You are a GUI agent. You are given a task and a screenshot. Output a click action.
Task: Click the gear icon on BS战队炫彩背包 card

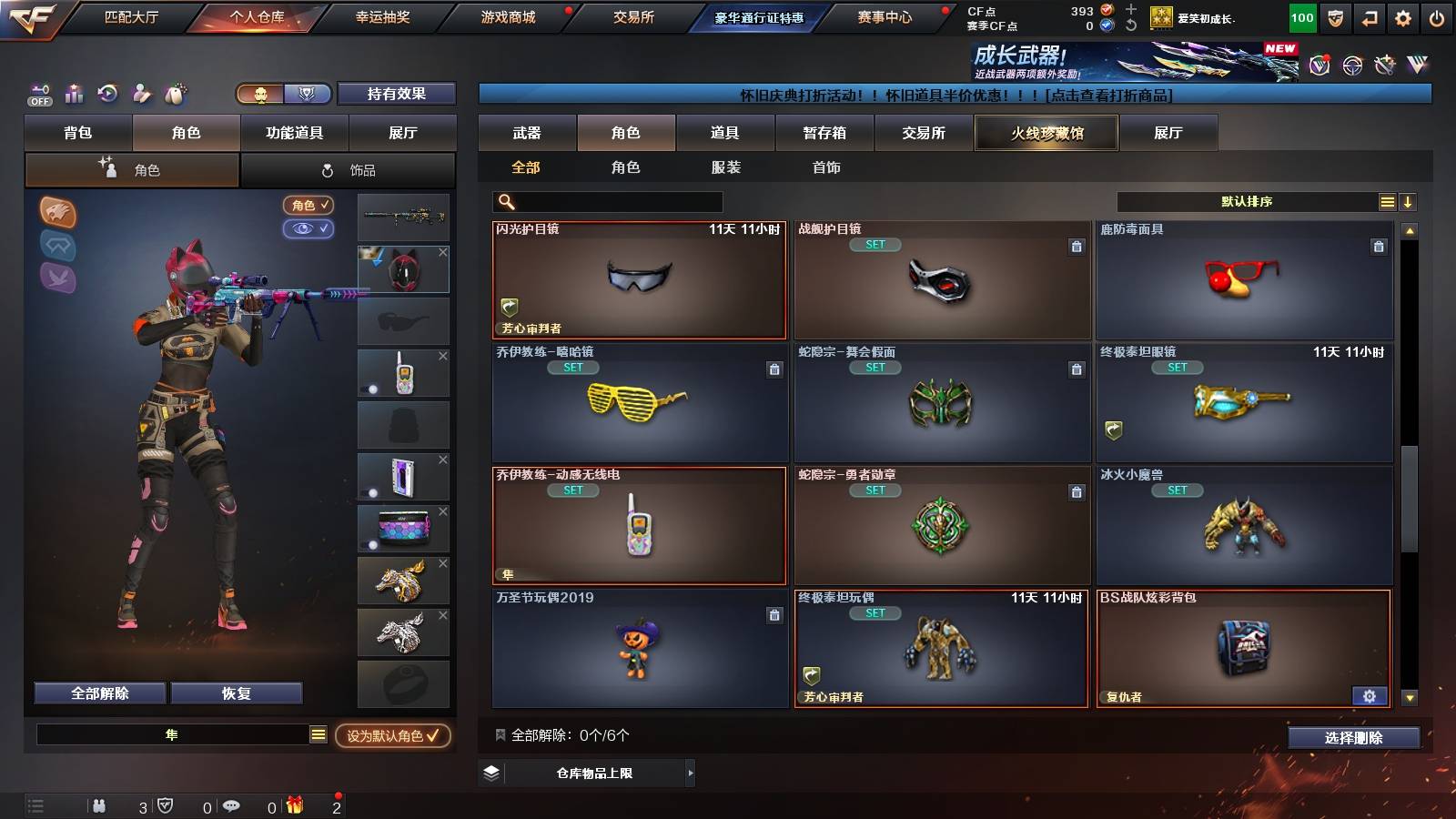click(x=1369, y=695)
